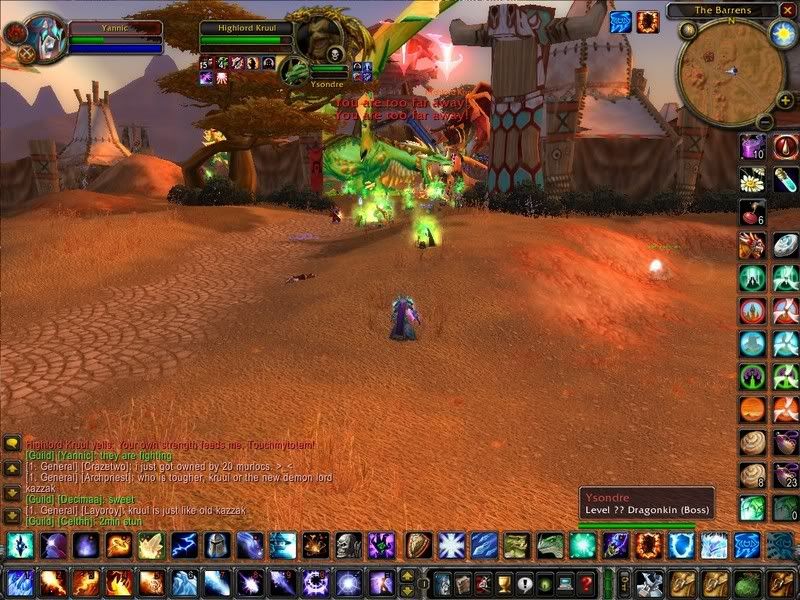
Task: Activate the skull icon on the action bar
Action: pyautogui.click(x=347, y=546)
